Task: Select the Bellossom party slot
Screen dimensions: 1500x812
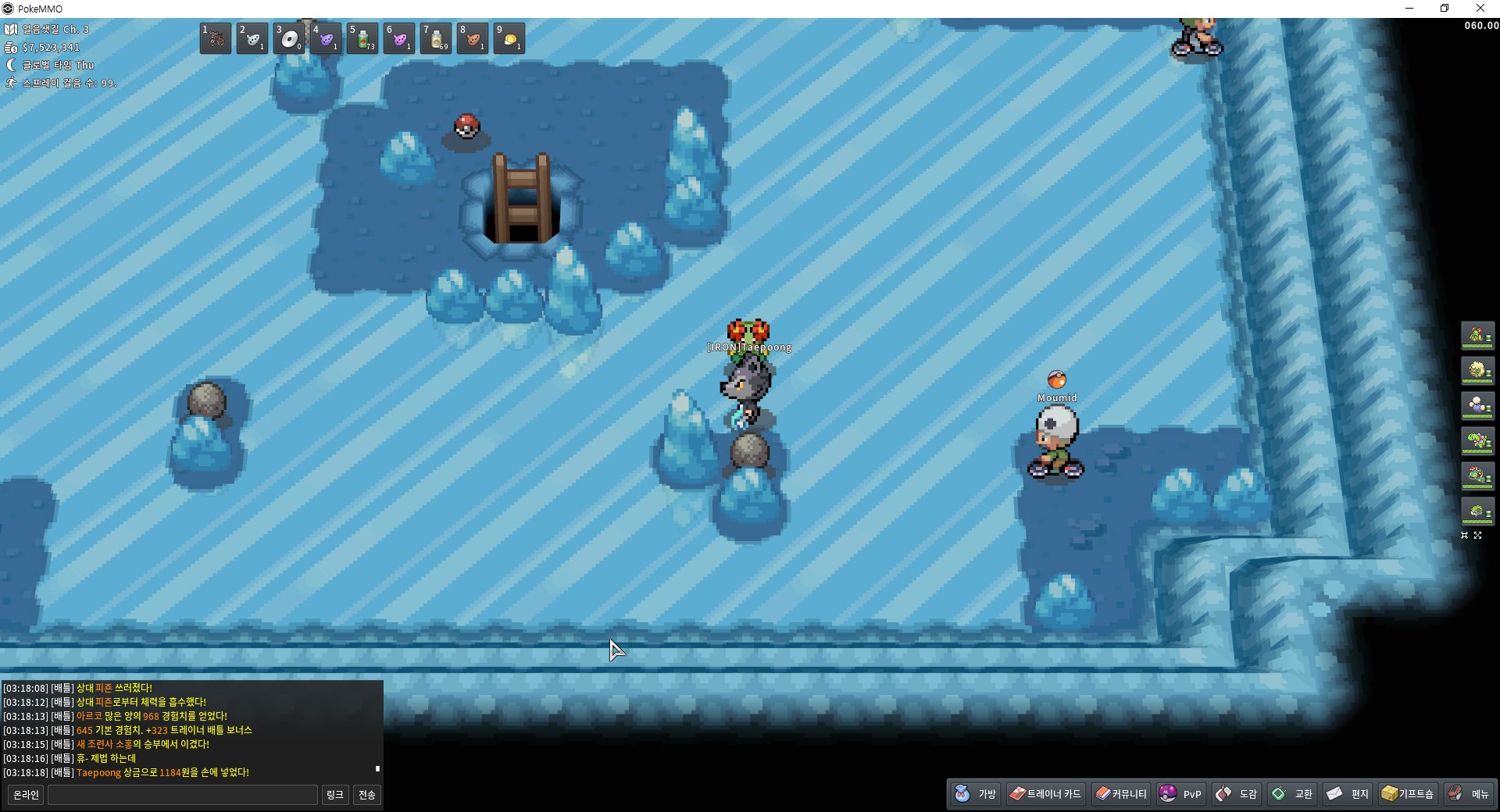Action: [1477, 336]
